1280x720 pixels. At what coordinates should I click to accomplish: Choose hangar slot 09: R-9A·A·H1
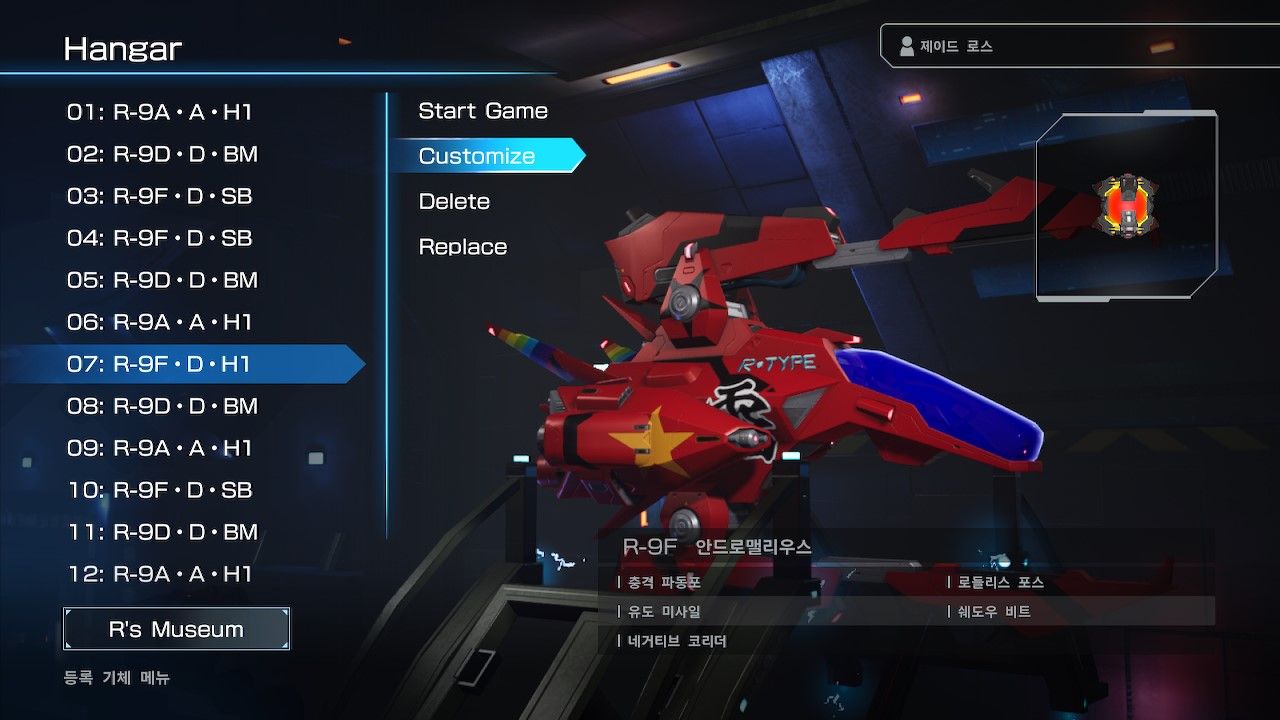(x=160, y=448)
